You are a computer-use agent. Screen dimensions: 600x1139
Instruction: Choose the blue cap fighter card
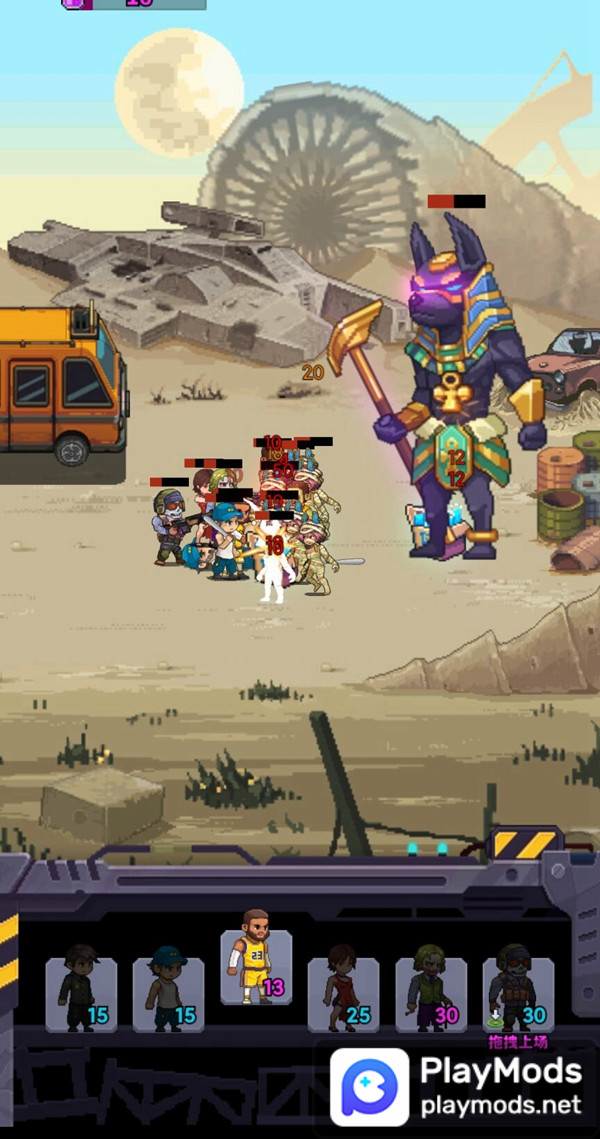coord(168,993)
